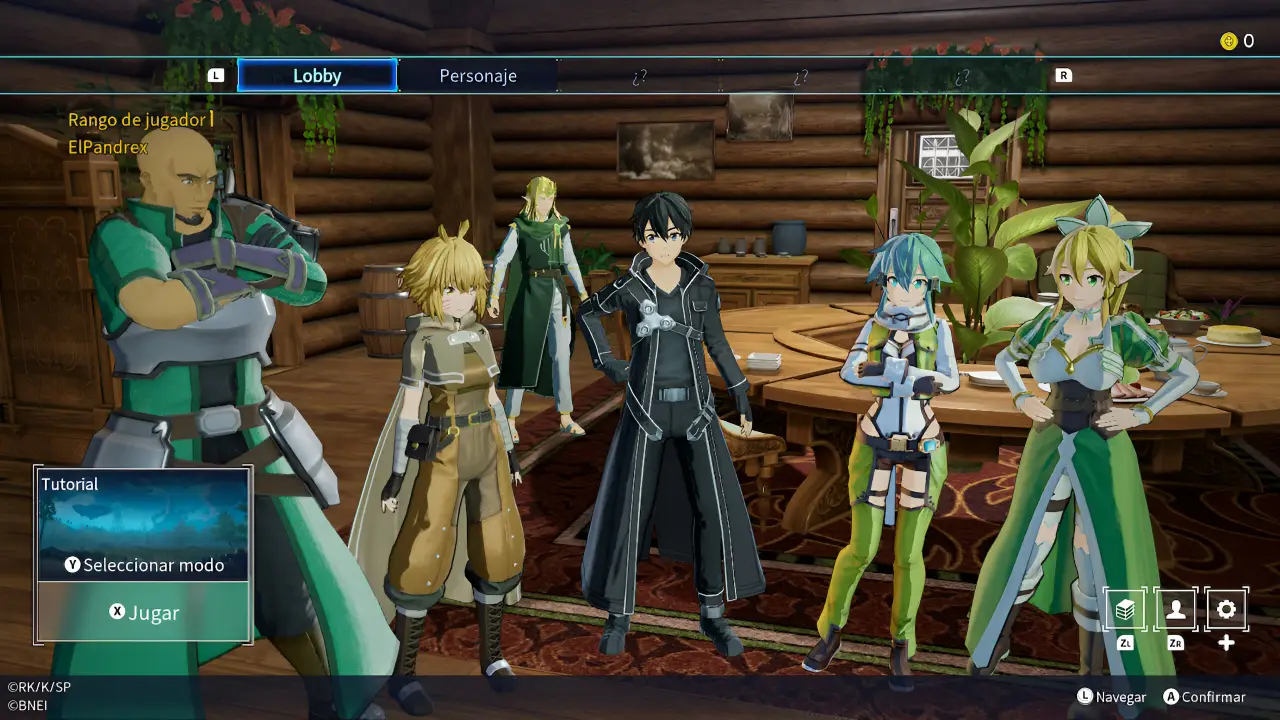Image resolution: width=1280 pixels, height=720 pixels.
Task: Click Seleccionar modo in the Tutorial panel
Action: 152,565
